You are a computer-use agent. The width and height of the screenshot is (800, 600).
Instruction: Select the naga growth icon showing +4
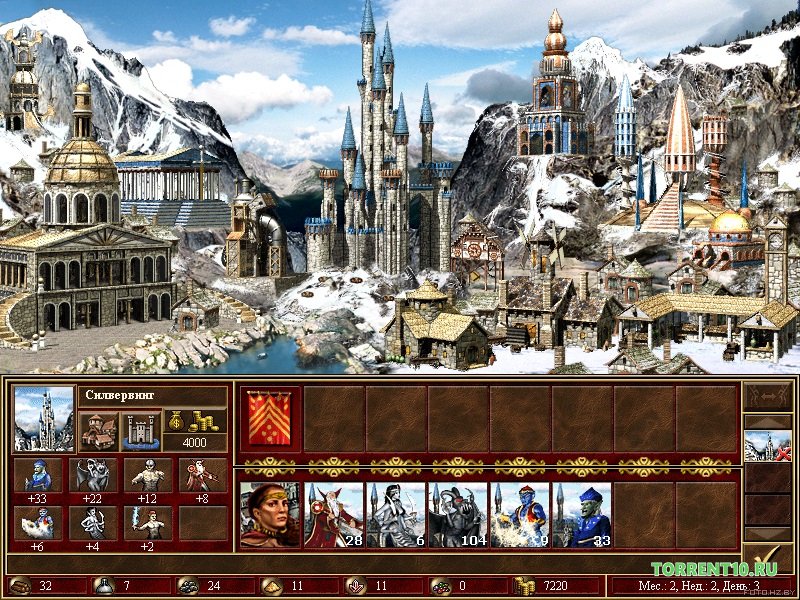95,522
